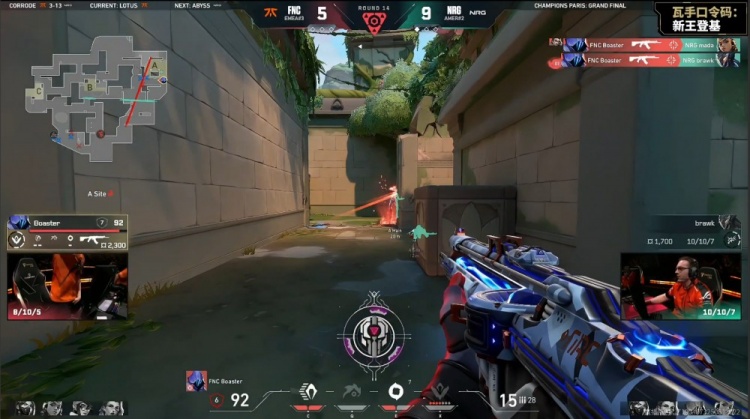Click the Chinese promo code banner
The width and height of the screenshot is (750, 419).
click(699, 17)
